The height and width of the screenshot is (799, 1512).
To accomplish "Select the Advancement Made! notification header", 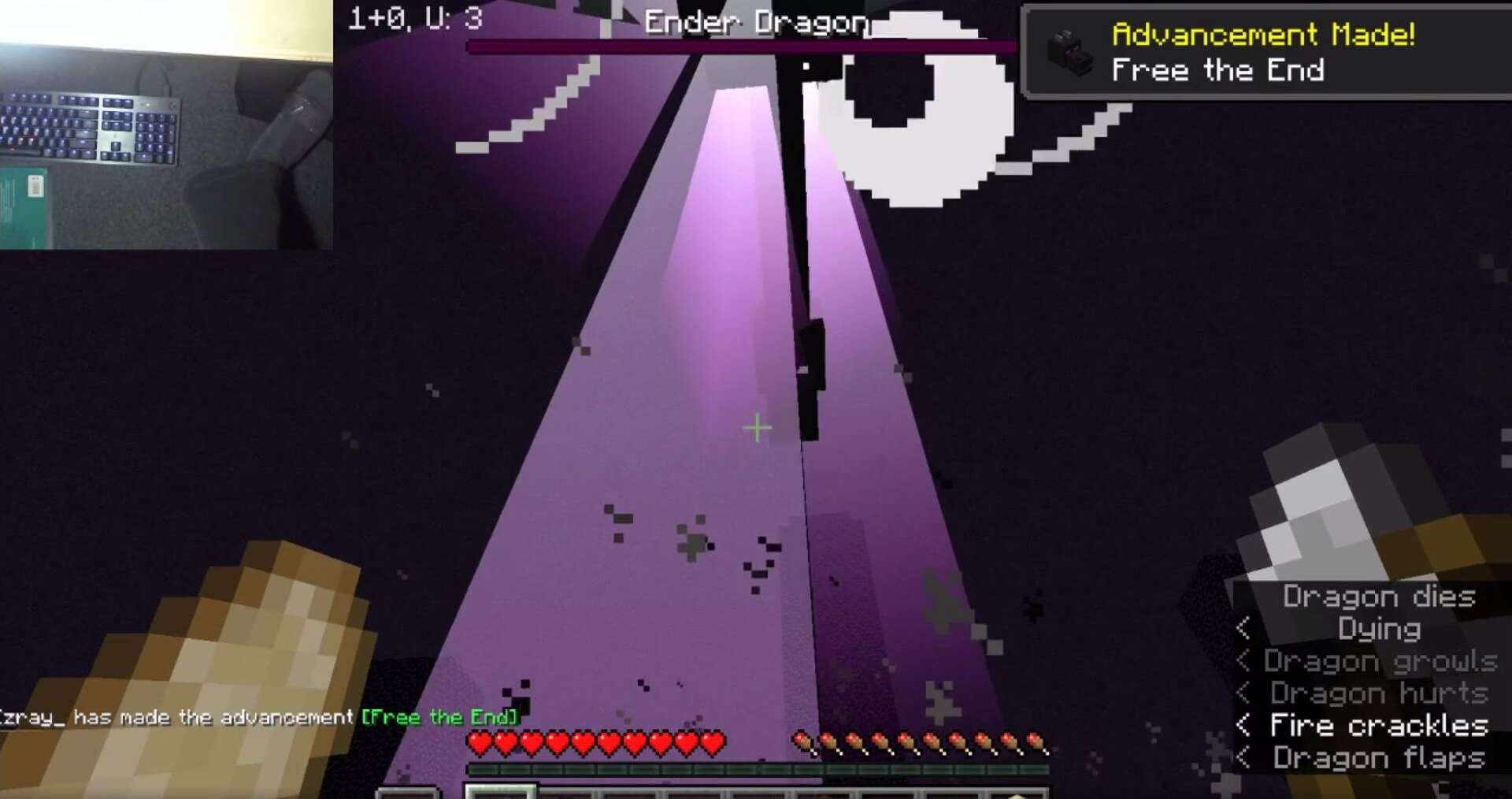I will pos(1263,35).
